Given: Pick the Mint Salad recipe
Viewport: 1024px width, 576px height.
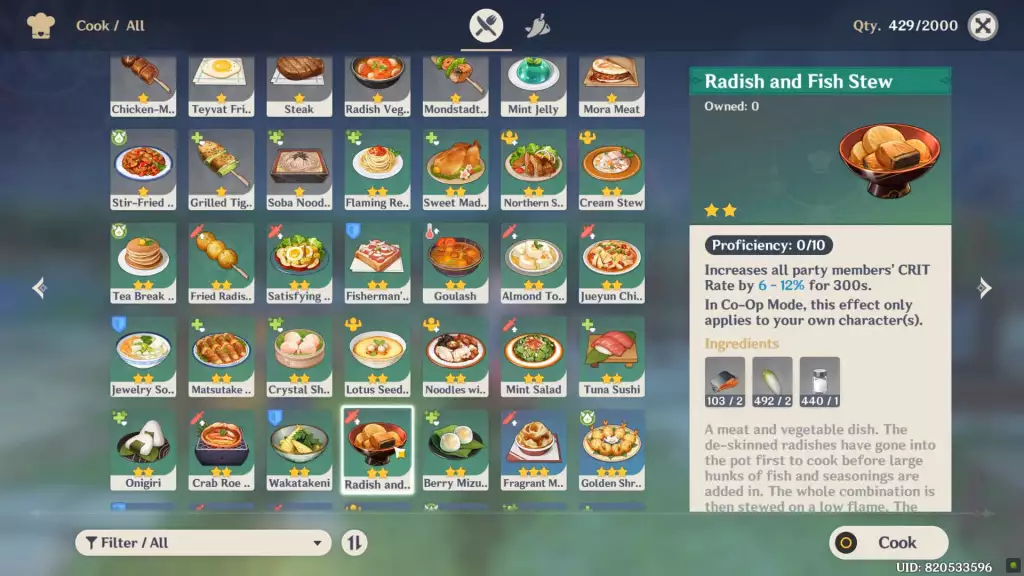Looking at the screenshot, I should pos(533,357).
